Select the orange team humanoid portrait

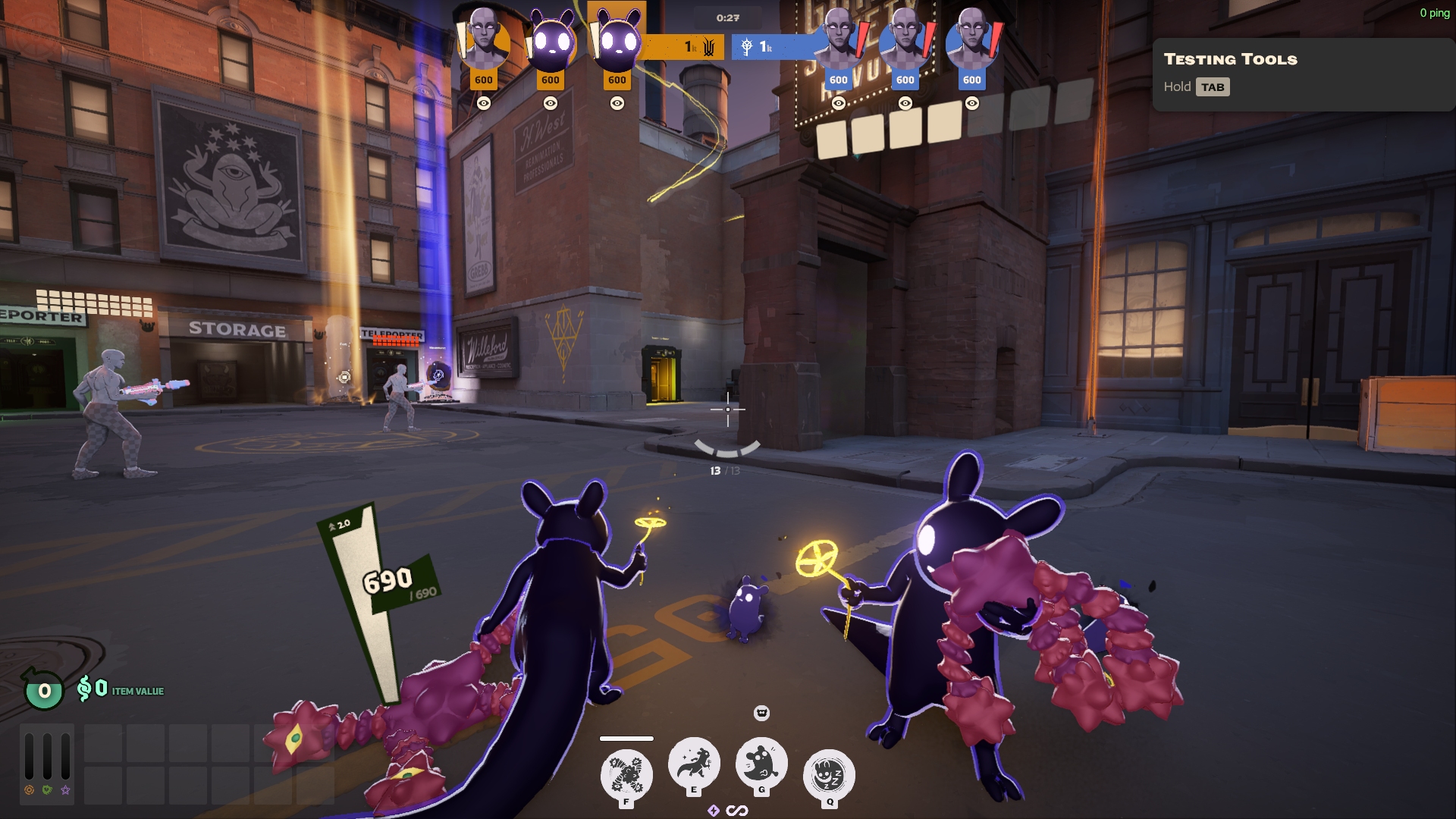[483, 40]
